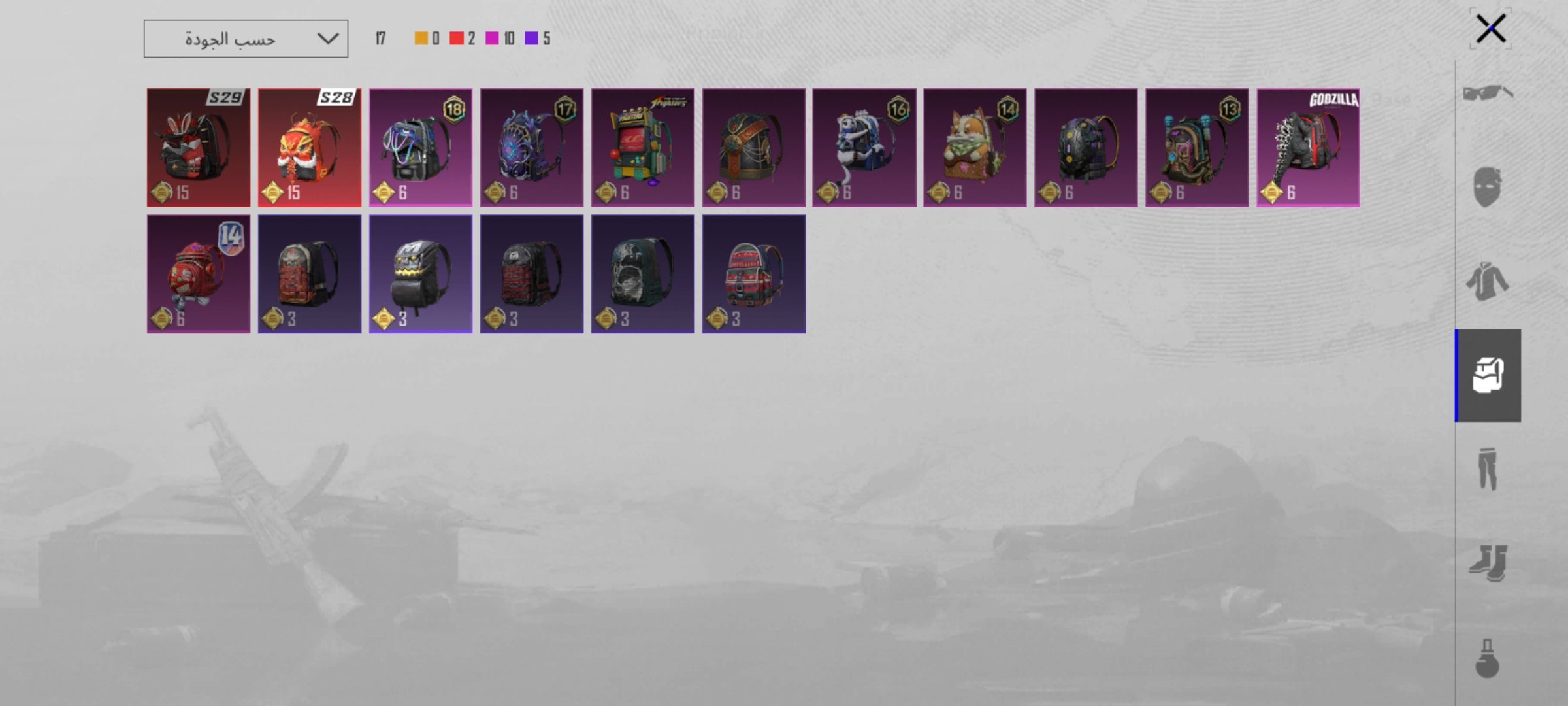Open the boots category tab
The width and height of the screenshot is (1568, 706).
click(1488, 563)
